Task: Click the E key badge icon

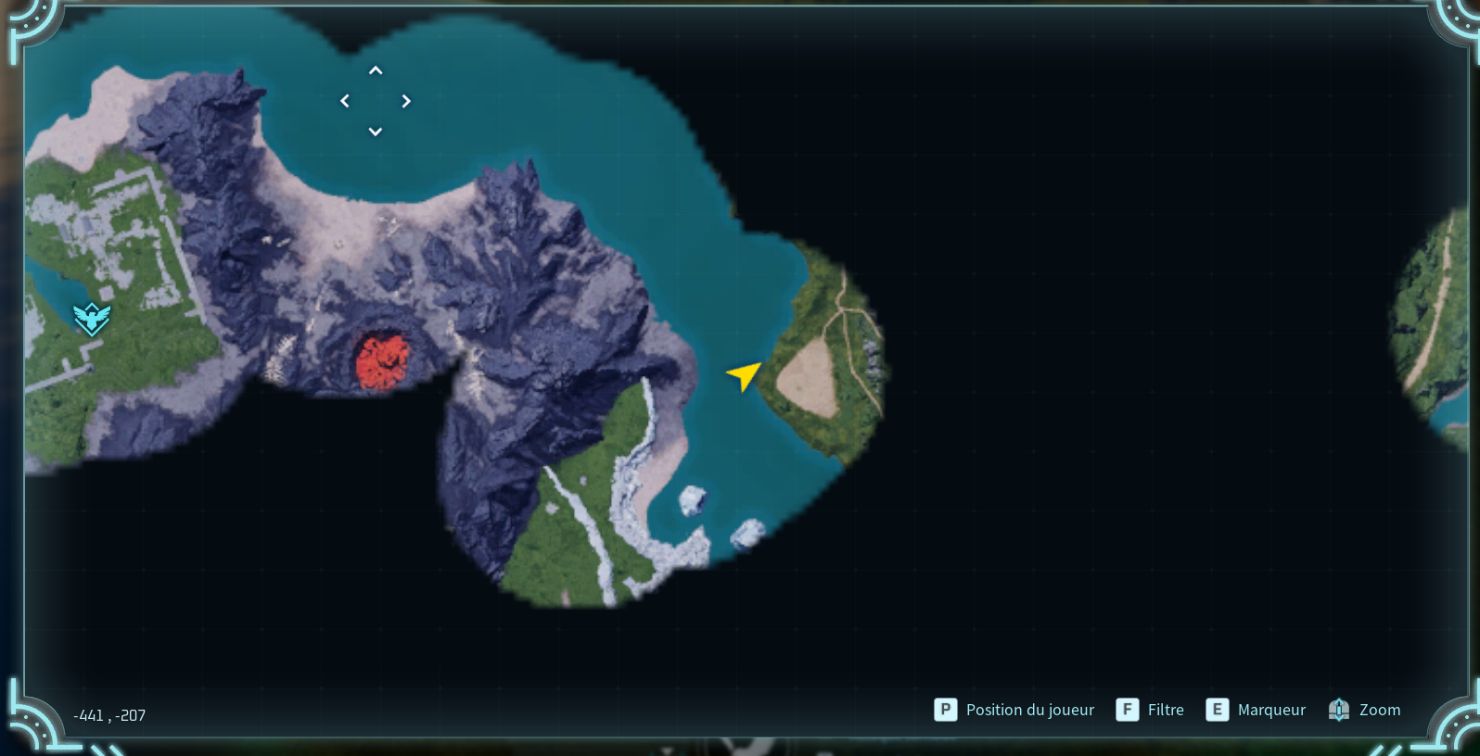Action: pos(1217,710)
